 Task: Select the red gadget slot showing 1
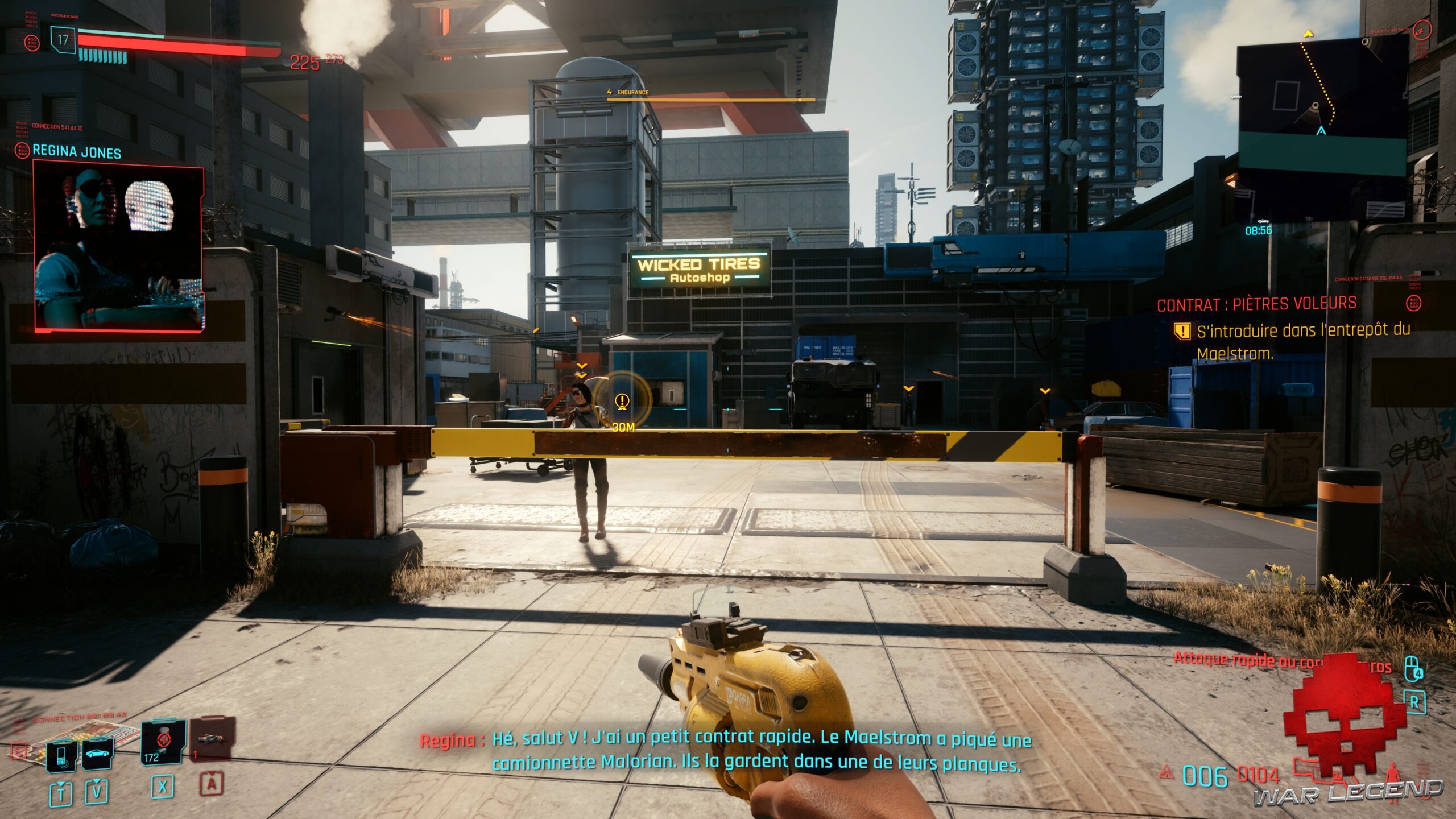tap(212, 739)
